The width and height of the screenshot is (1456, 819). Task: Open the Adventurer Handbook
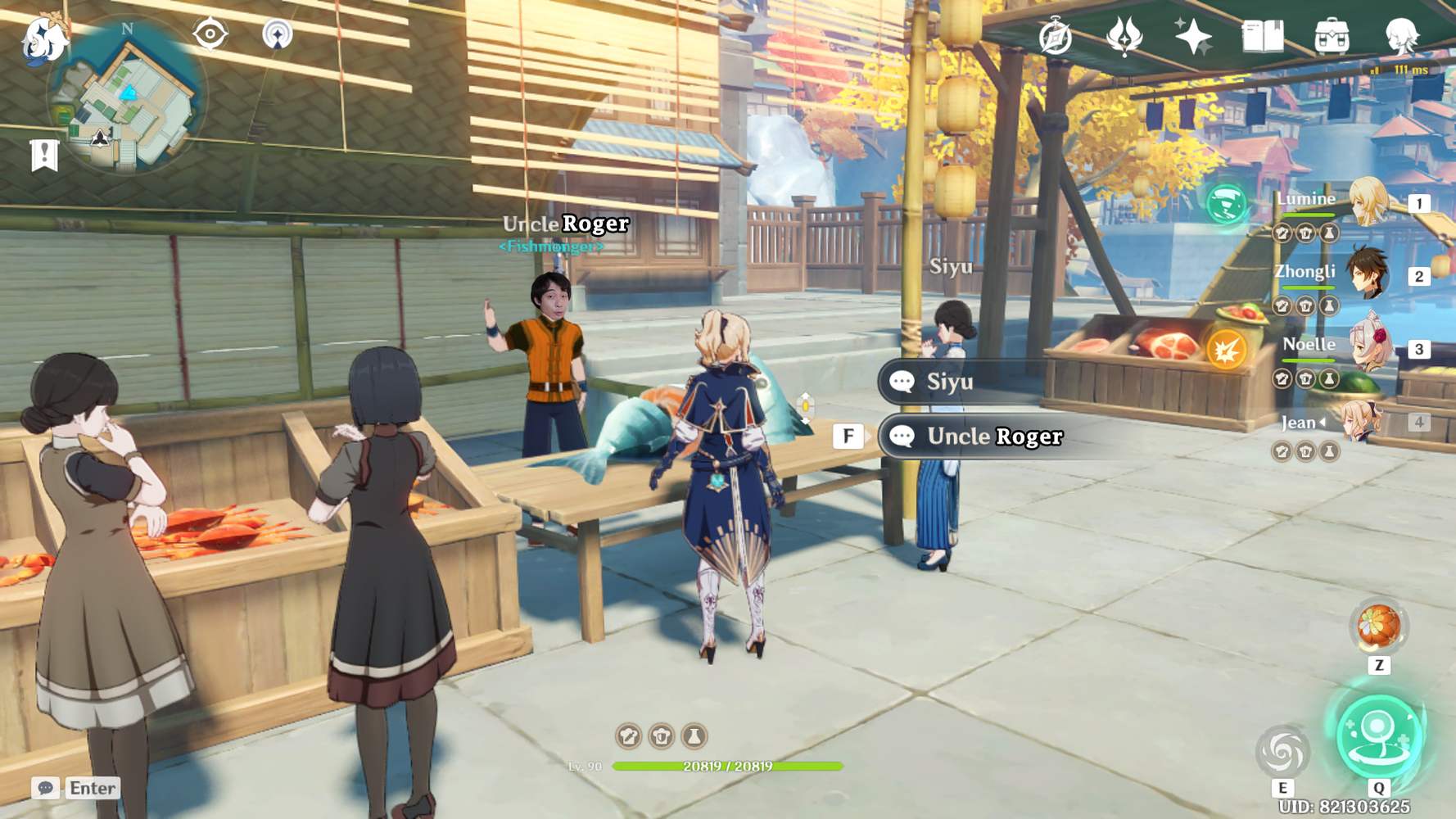(x=1262, y=36)
